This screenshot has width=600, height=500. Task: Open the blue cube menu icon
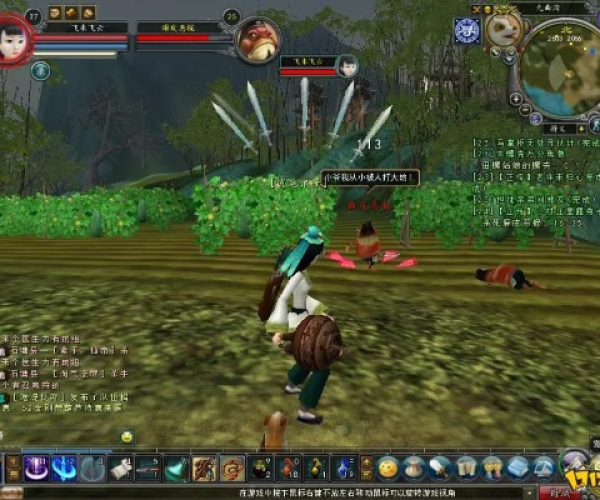coord(517,467)
